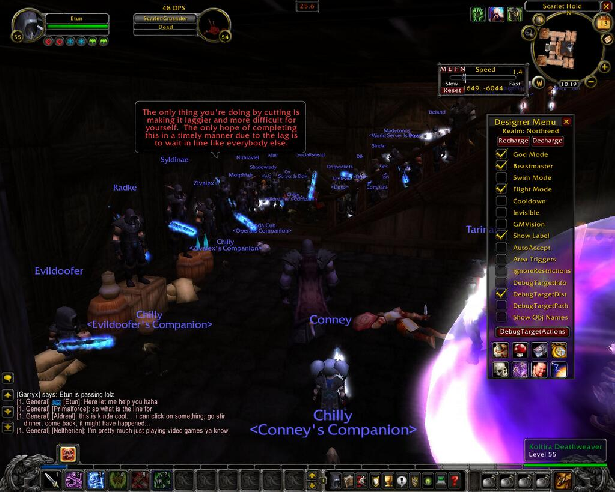Open the red question mark help button
Image resolution: width=615 pixels, height=492 pixels.
[x=456, y=481]
